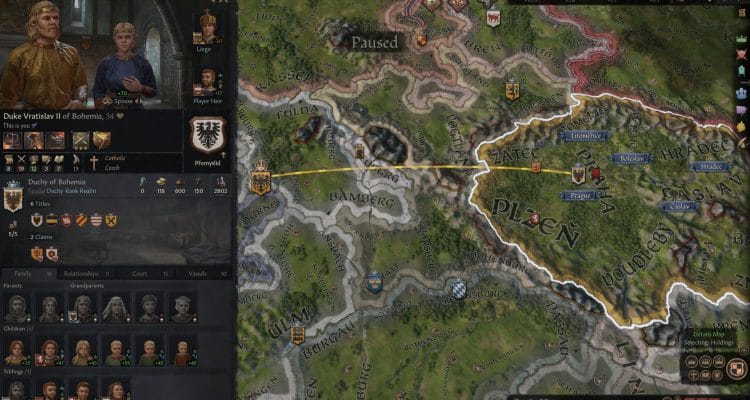Screen dimensions: 750x400
Task: Select the Liege portrait
Action: [x=208, y=27]
